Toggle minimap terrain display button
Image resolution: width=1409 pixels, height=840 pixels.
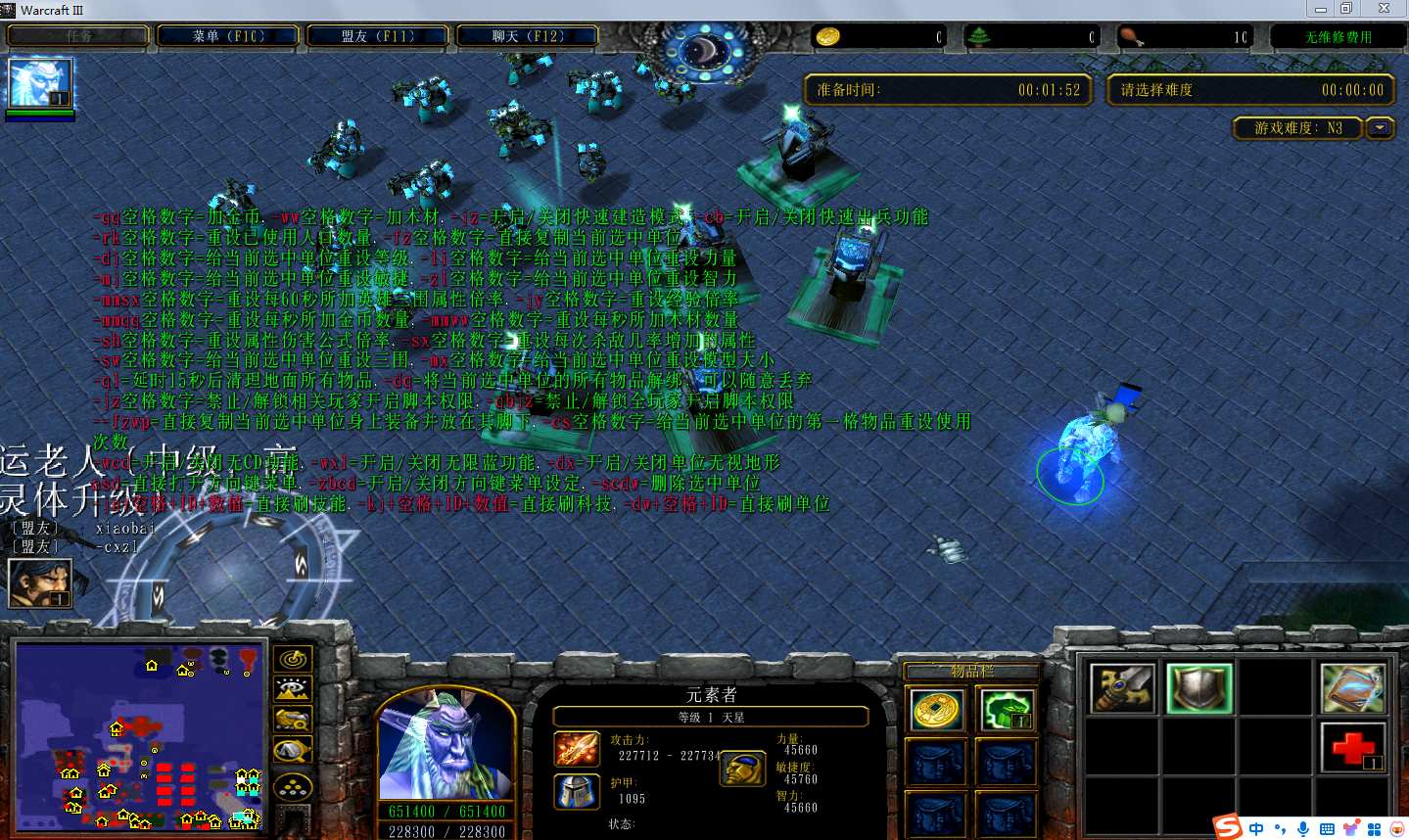coord(293,689)
